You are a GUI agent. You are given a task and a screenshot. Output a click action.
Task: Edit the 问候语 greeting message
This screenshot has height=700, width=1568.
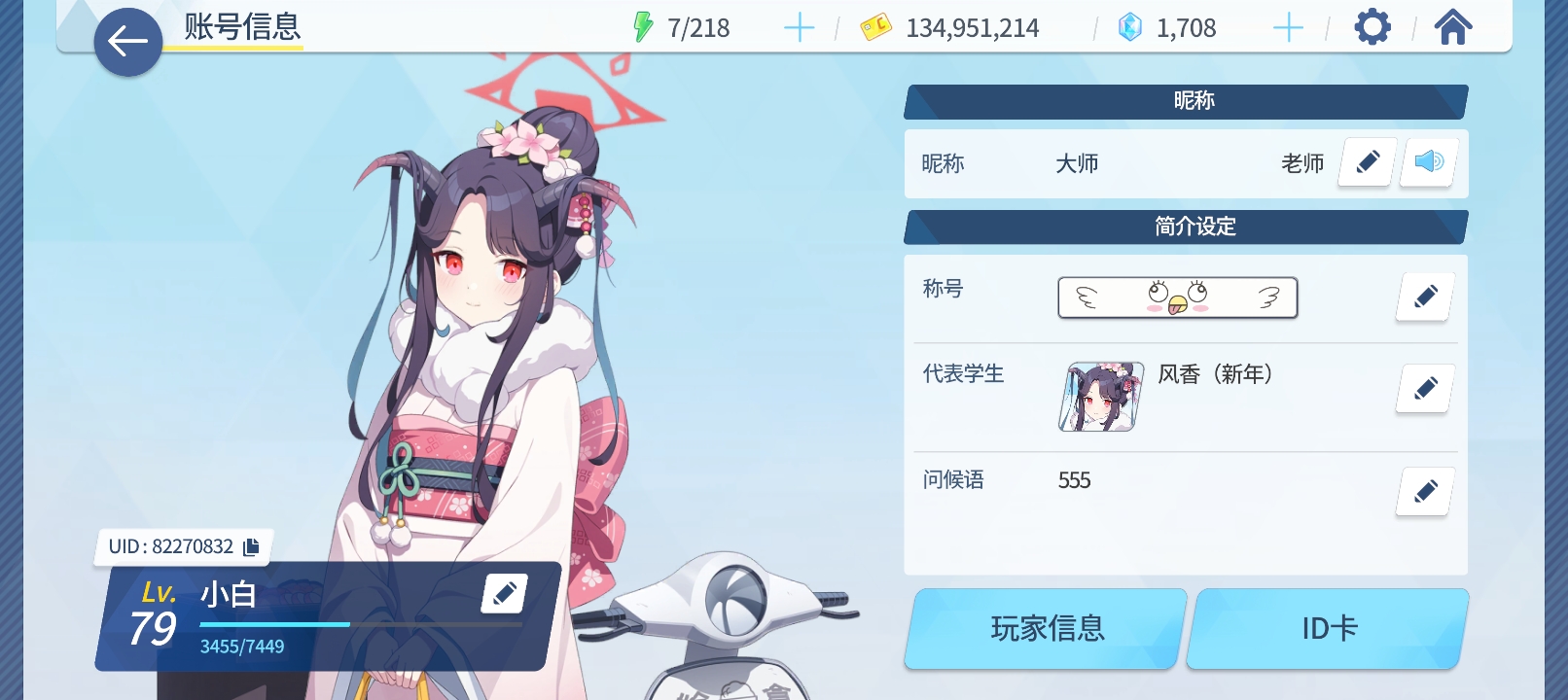1424,492
